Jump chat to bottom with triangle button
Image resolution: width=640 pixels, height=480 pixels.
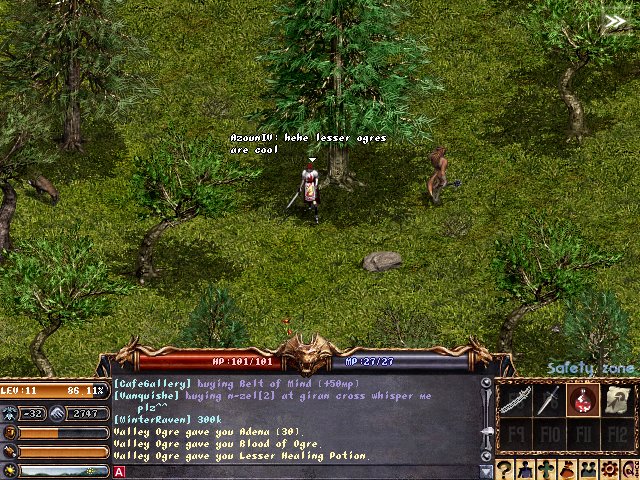click(x=486, y=470)
